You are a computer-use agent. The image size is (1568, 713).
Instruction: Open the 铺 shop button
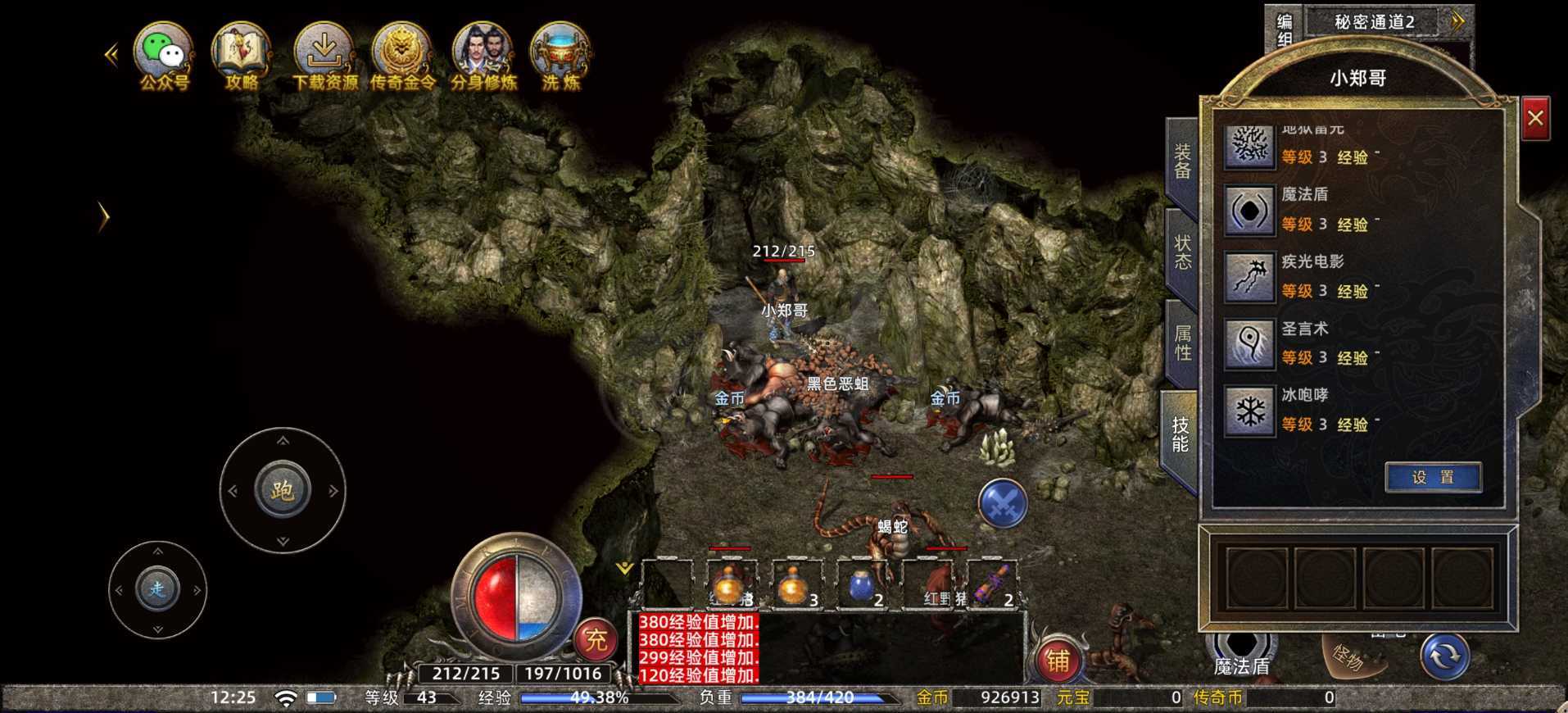coord(1058,660)
